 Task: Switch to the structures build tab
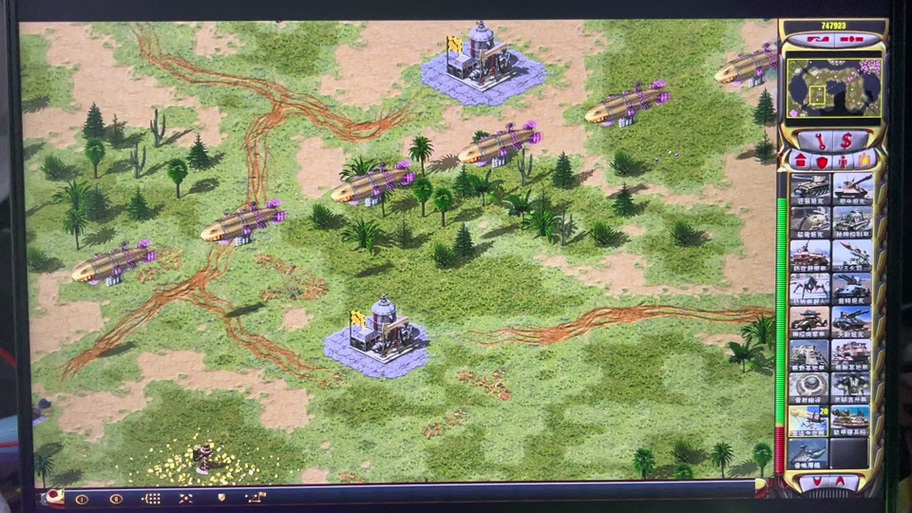799,161
